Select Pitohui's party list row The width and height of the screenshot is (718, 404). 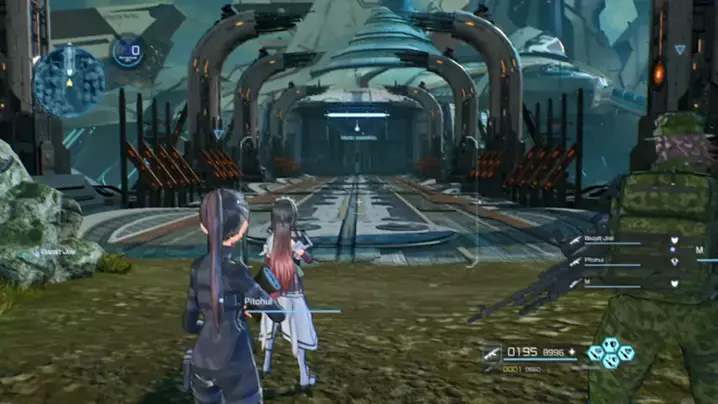[620, 262]
